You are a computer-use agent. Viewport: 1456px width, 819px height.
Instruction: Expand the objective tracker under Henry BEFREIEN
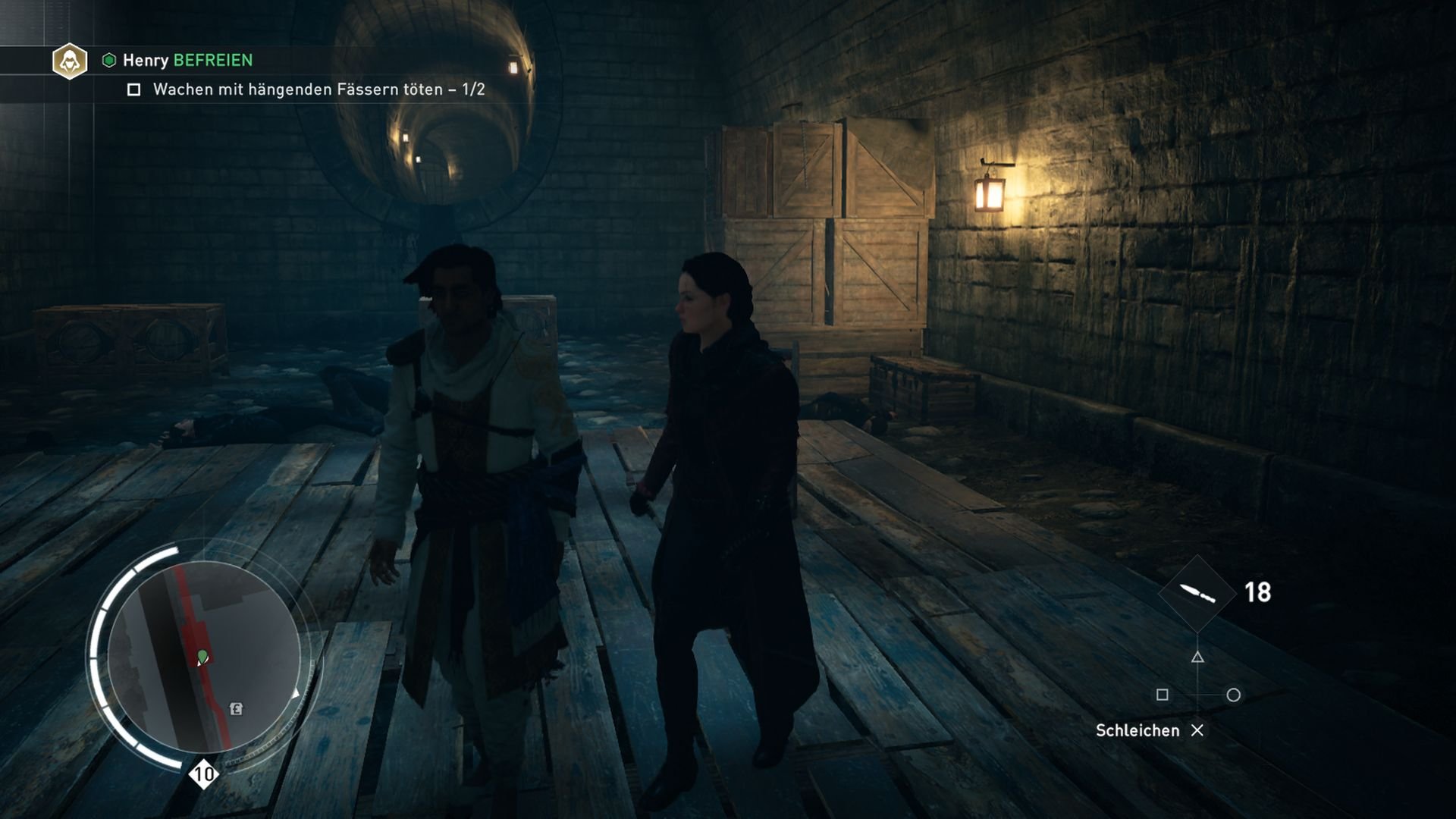point(318,89)
